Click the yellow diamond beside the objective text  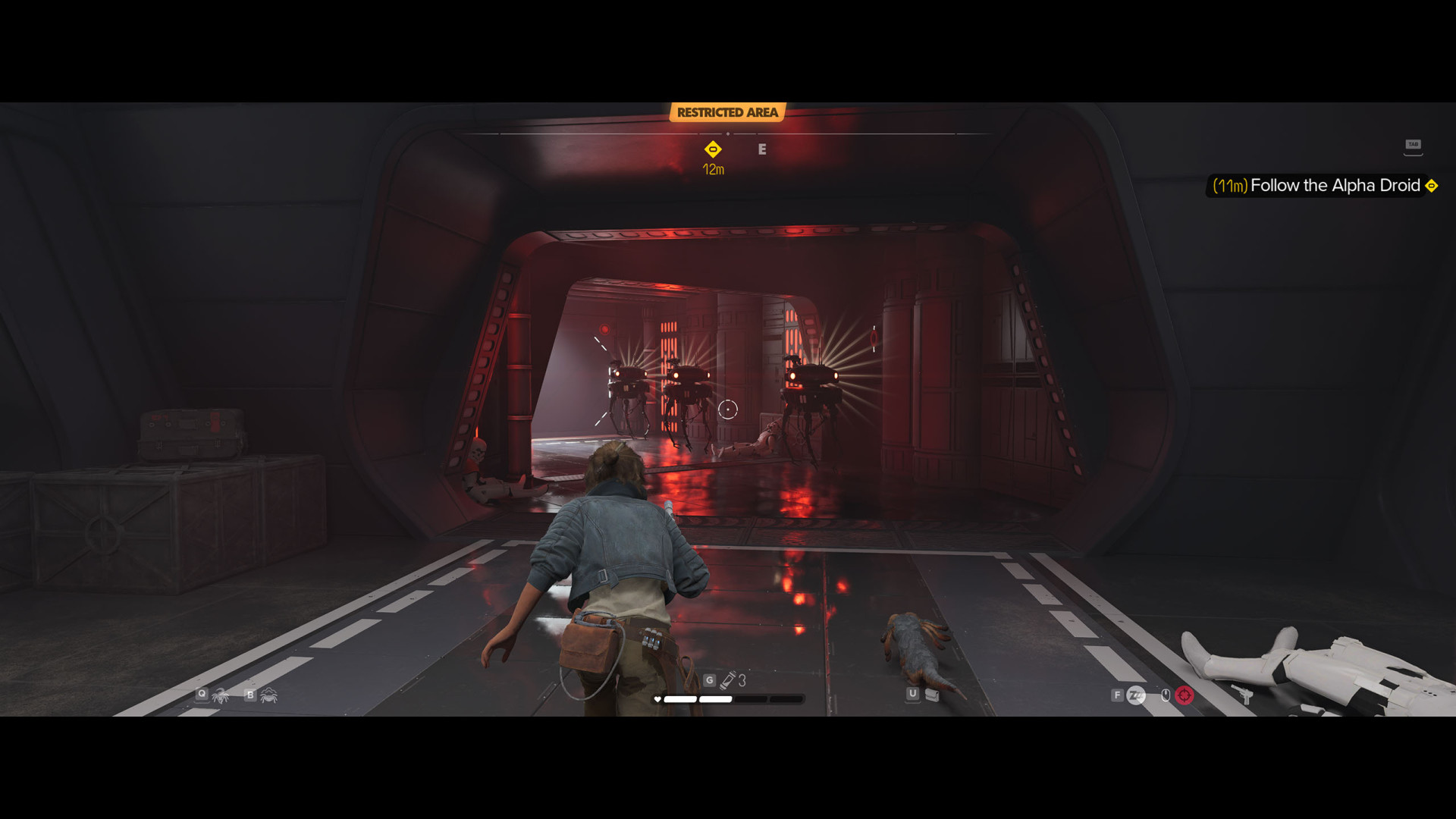pyautogui.click(x=1432, y=186)
